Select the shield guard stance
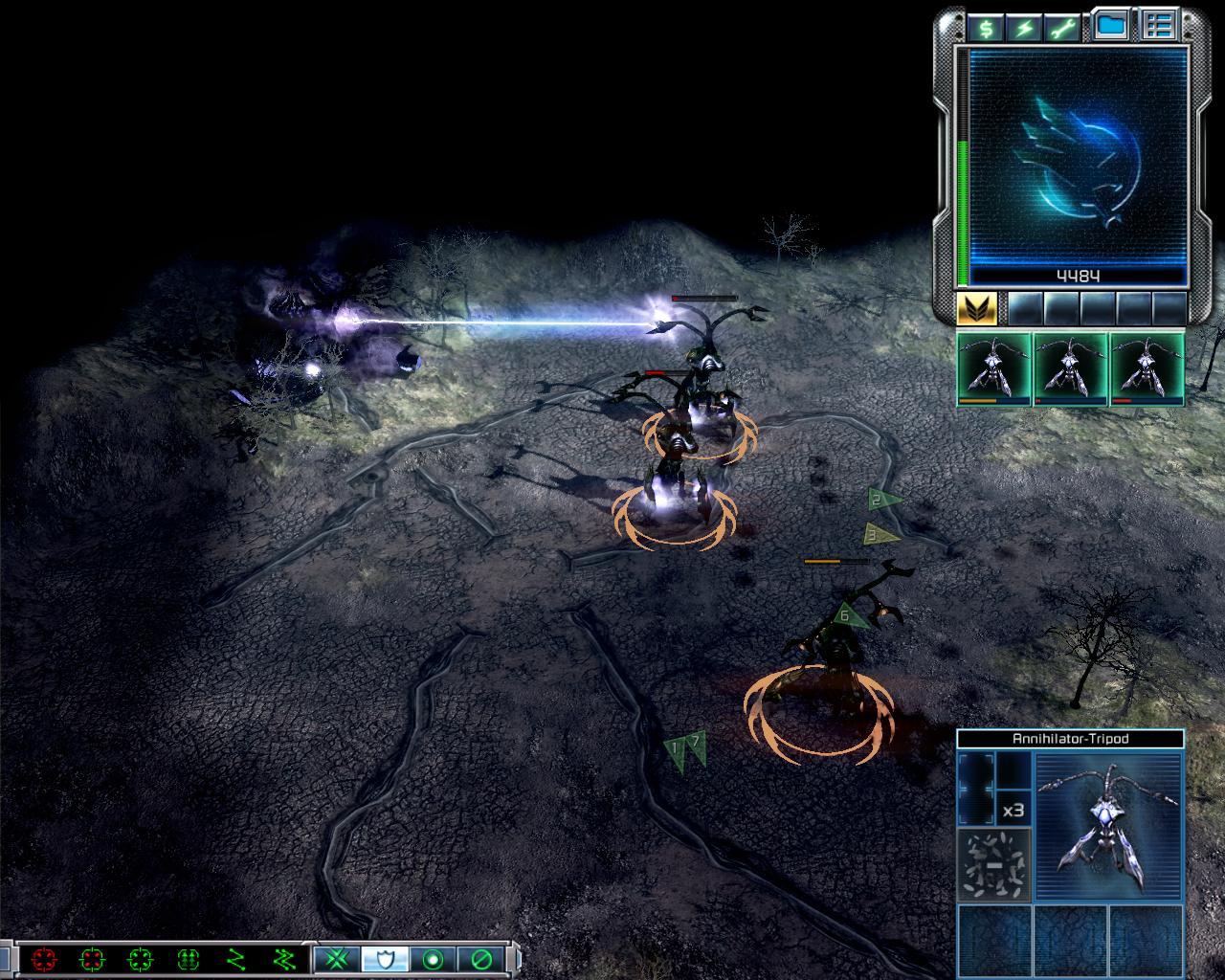 pyautogui.click(x=385, y=958)
